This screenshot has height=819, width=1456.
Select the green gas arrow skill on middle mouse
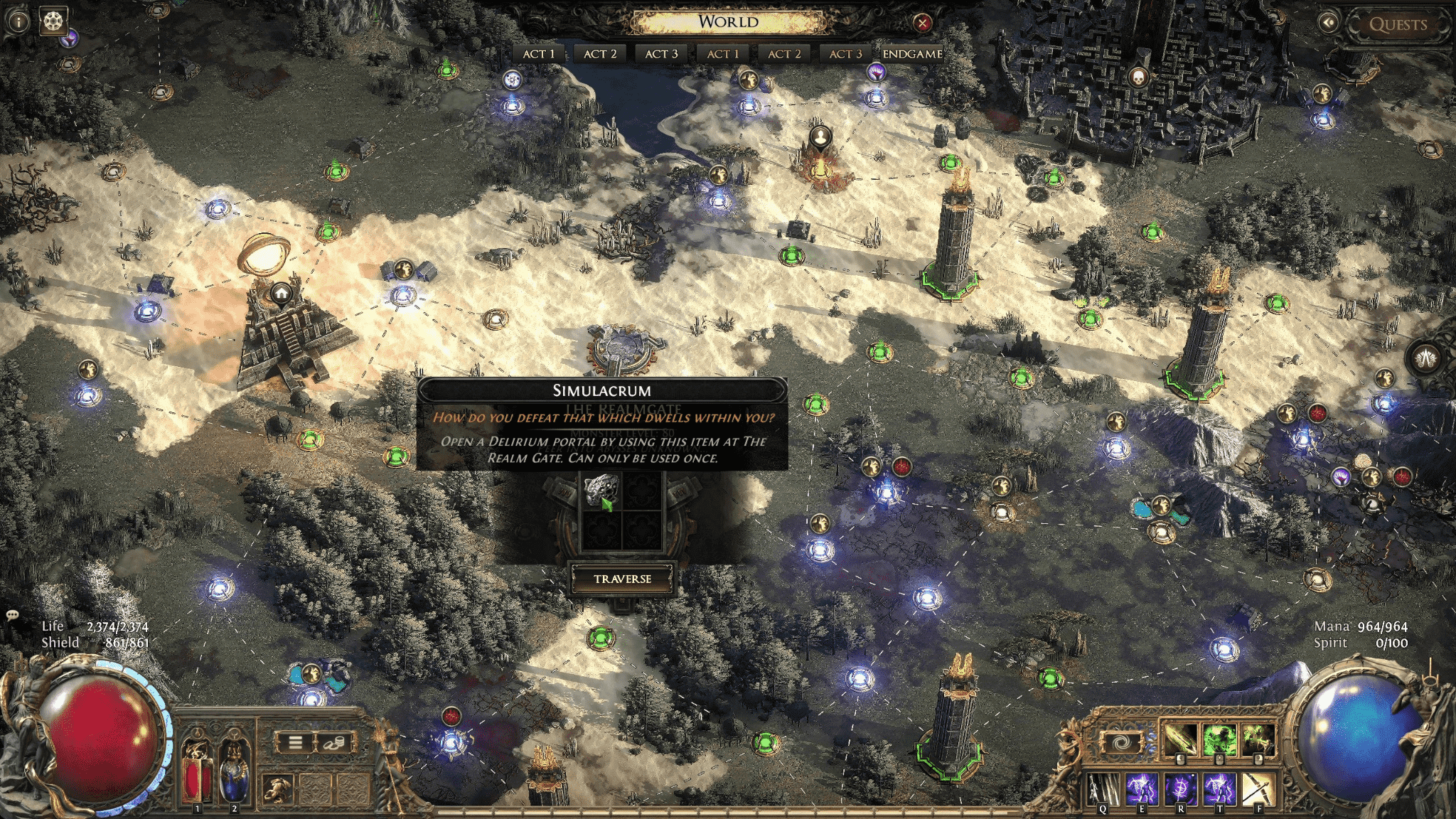1219,738
